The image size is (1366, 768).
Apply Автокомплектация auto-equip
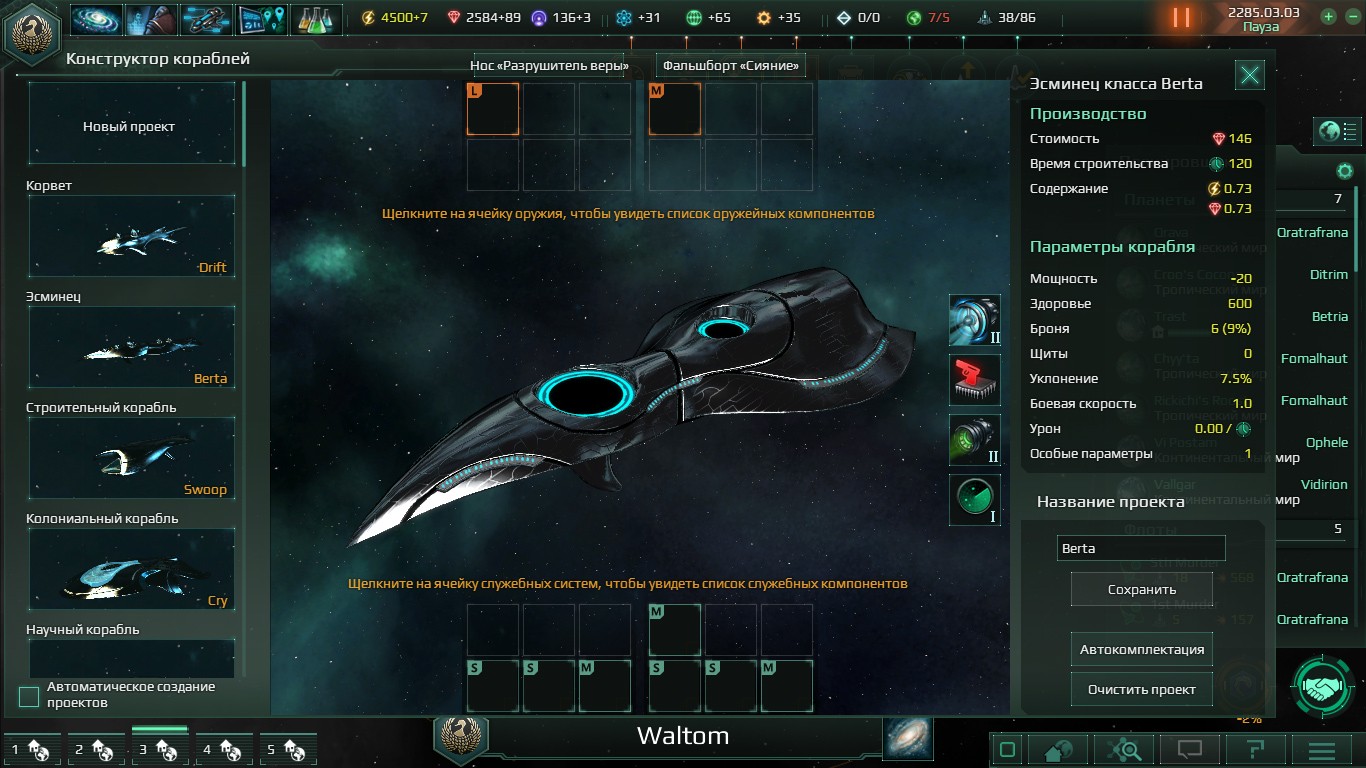1141,650
